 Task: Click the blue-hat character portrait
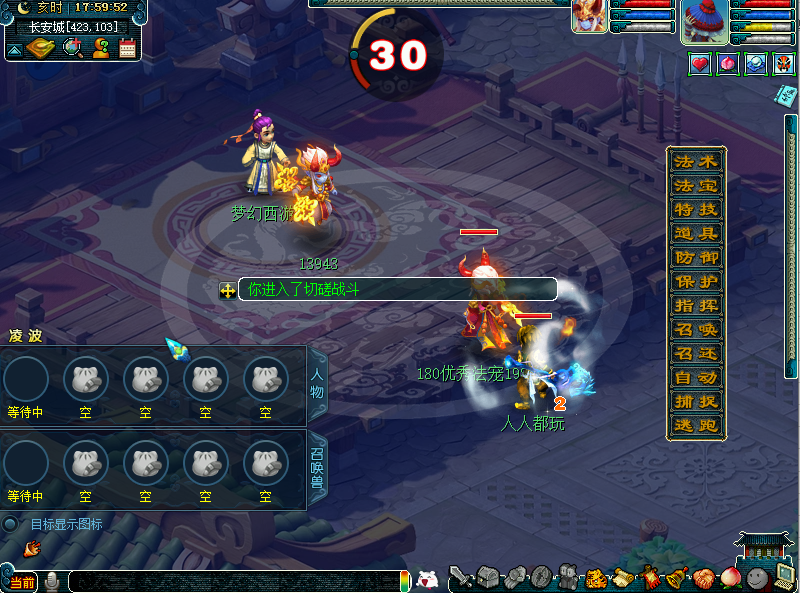point(704,22)
